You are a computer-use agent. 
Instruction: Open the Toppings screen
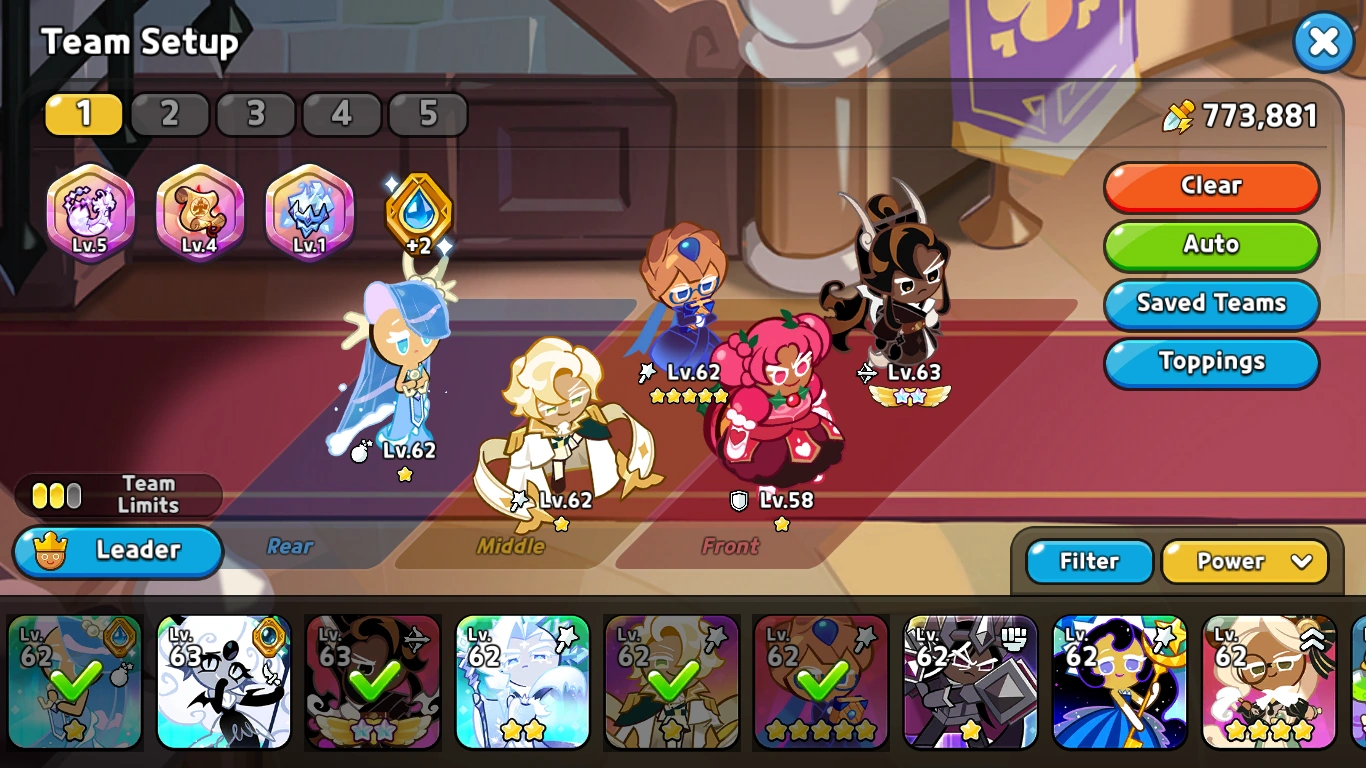tap(1211, 363)
